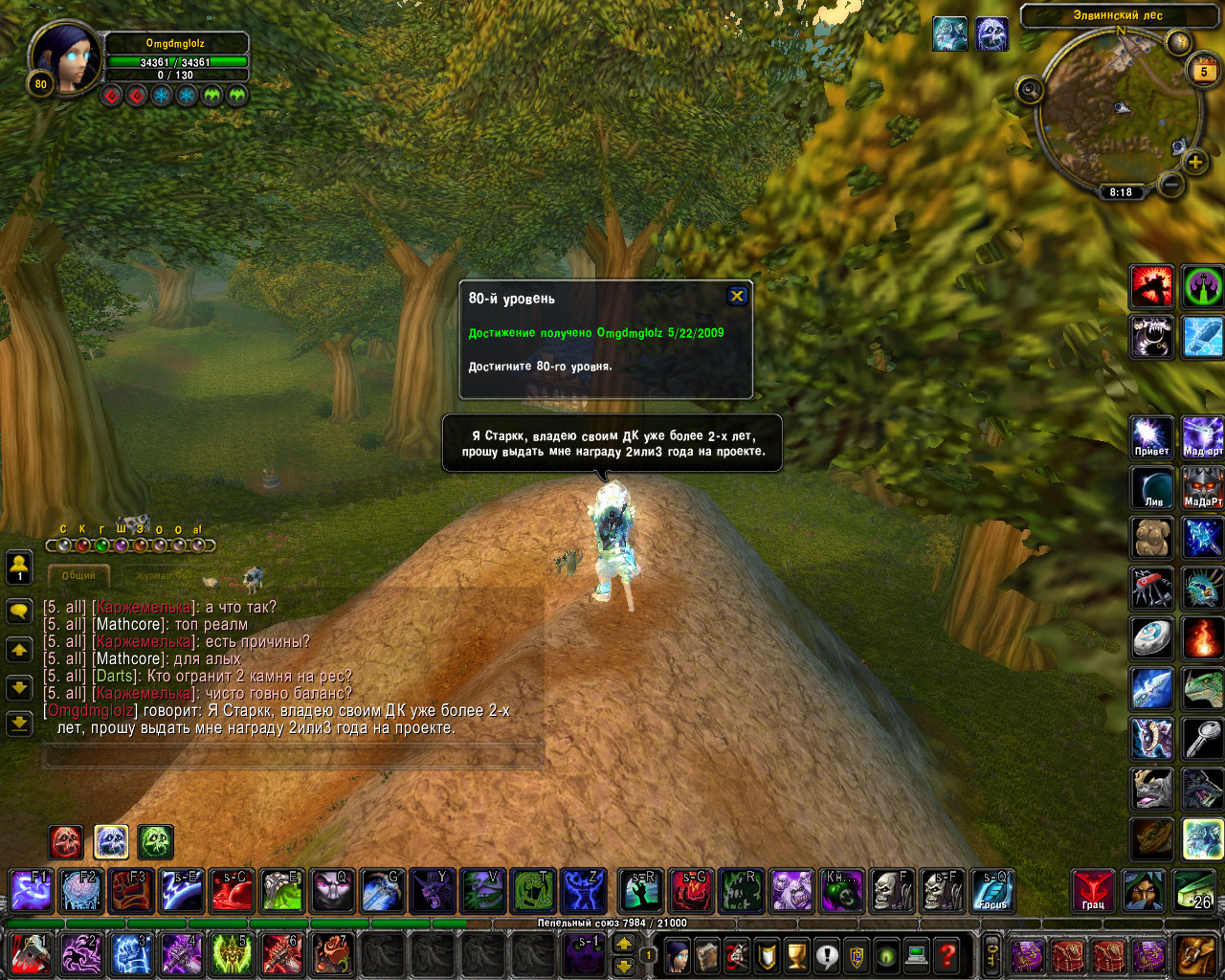Toggle the minimap tracking magnifier button
Image resolution: width=1225 pixels, height=980 pixels.
click(1030, 91)
